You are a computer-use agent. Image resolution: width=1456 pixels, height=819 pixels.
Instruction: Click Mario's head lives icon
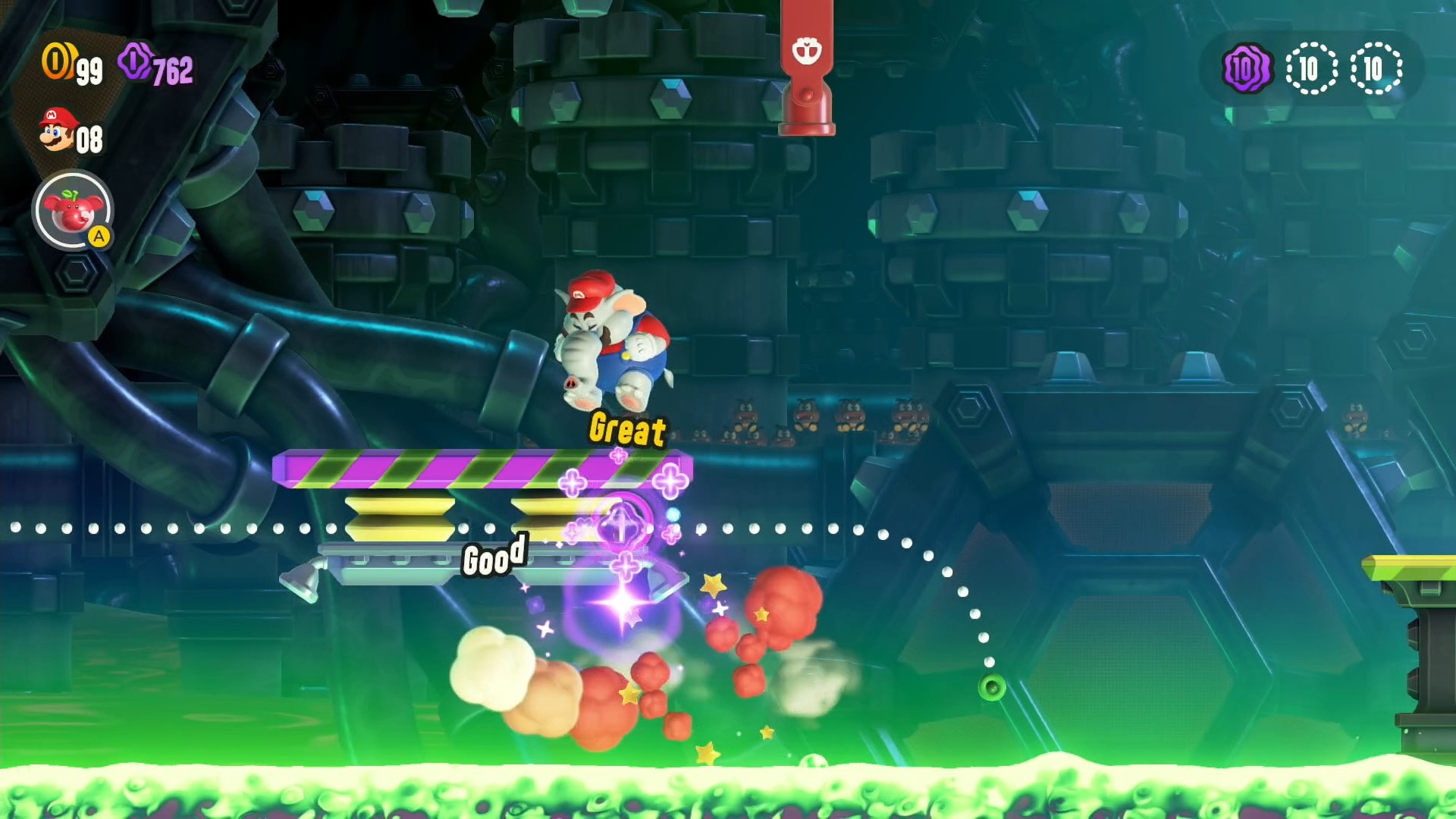(58, 130)
